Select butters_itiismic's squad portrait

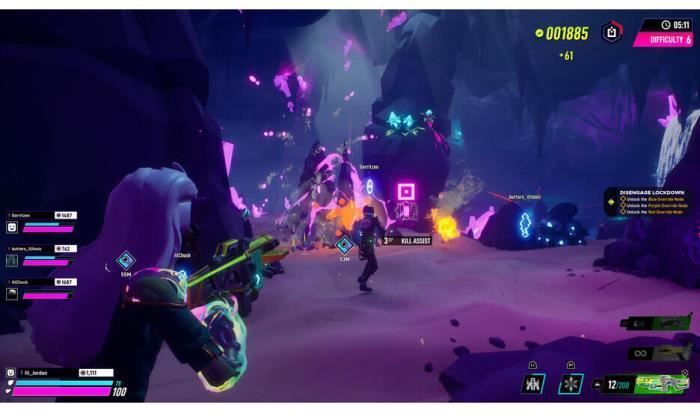(12, 260)
